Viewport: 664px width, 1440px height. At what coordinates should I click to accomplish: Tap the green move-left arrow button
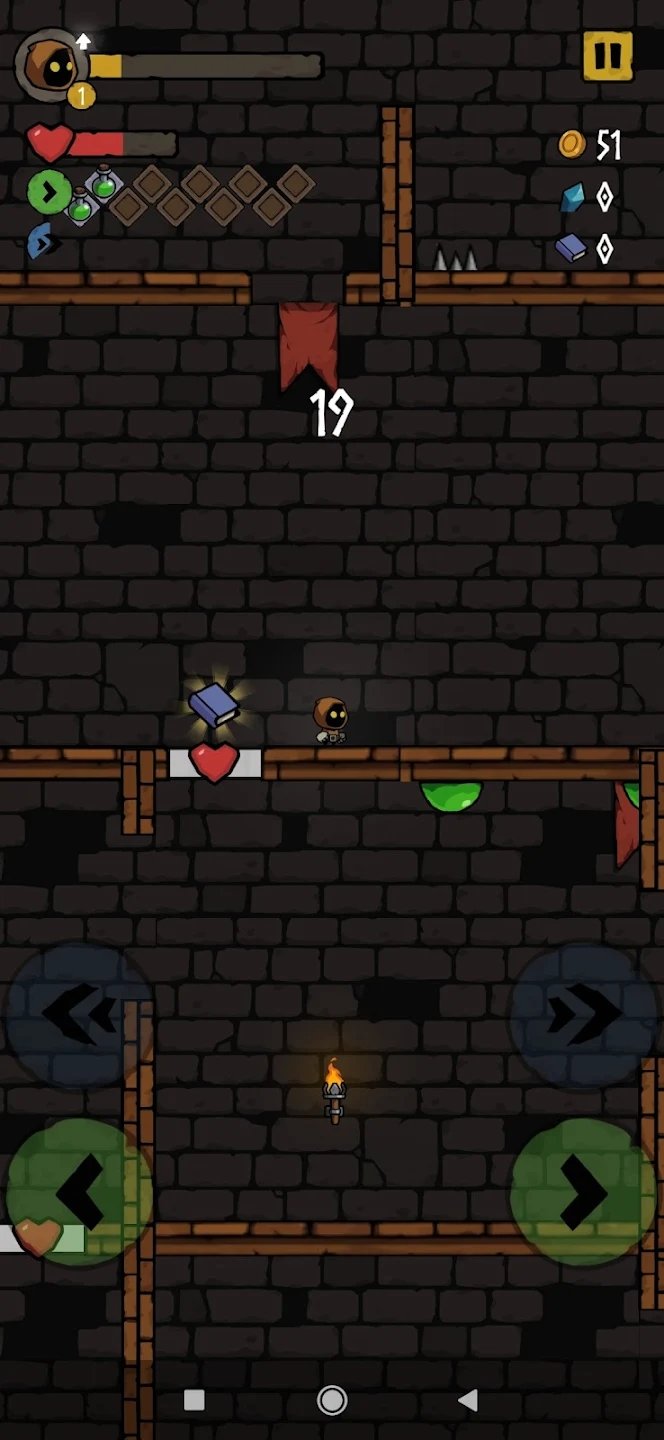(79, 1192)
